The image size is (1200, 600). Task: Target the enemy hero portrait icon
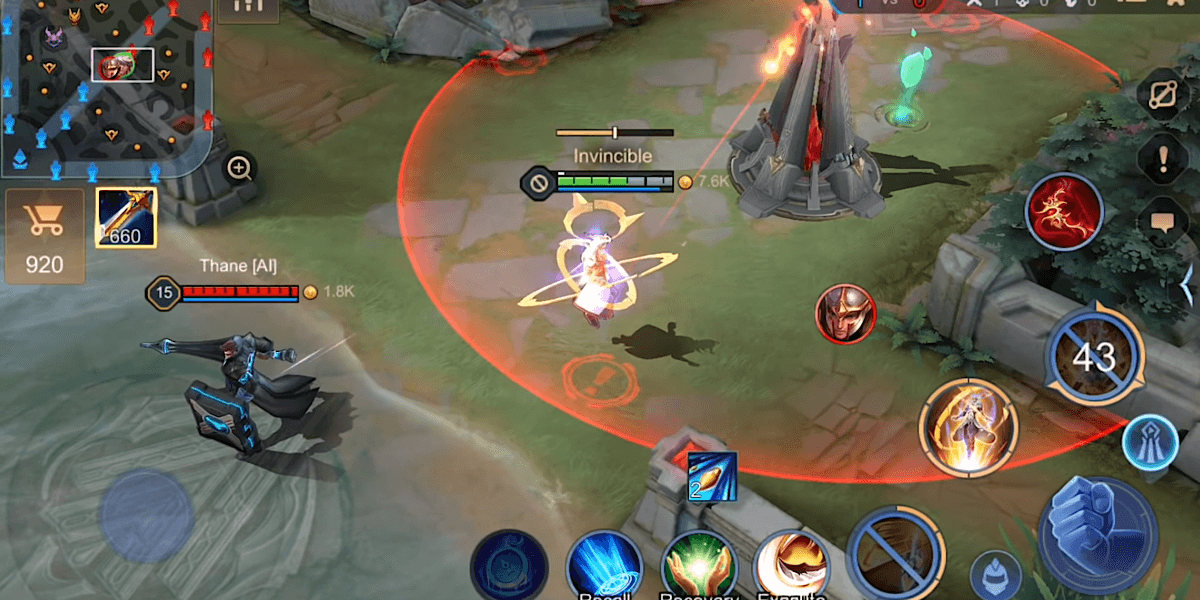(845, 314)
